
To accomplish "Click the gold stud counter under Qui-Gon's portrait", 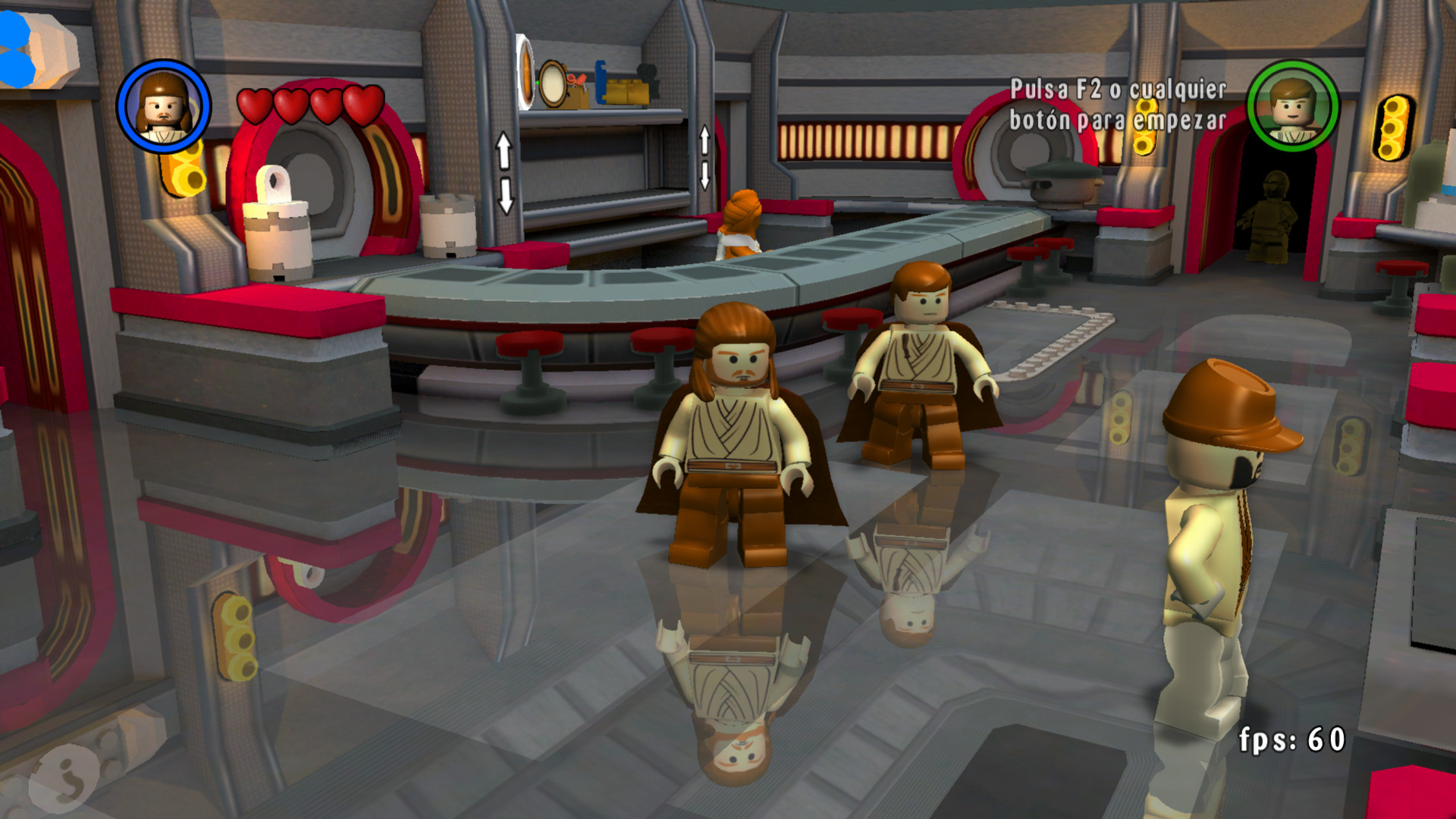I will [184, 168].
